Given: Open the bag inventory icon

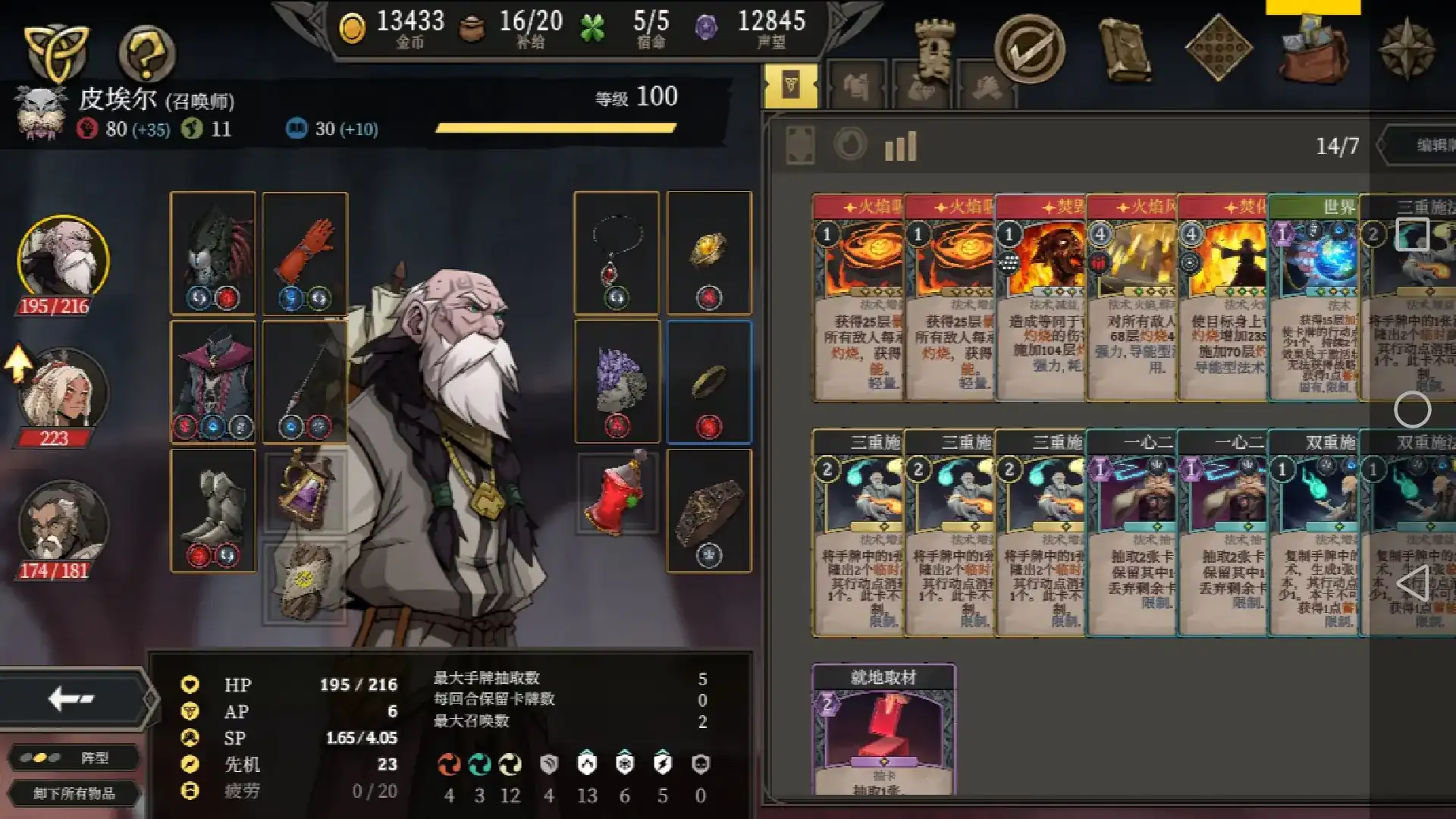Looking at the screenshot, I should coord(1313,49).
